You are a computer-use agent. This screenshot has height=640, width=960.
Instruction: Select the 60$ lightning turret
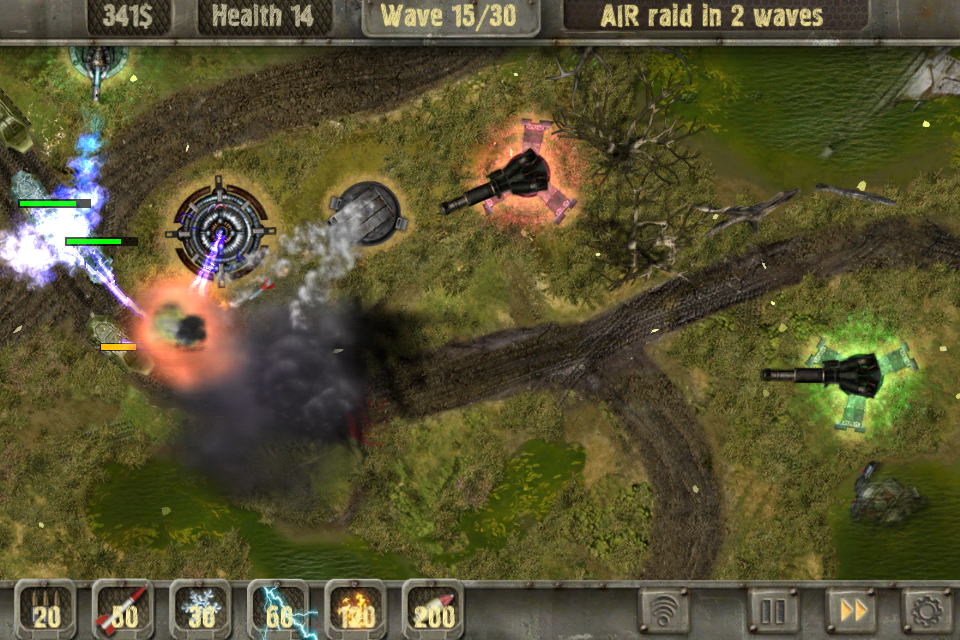(x=278, y=609)
